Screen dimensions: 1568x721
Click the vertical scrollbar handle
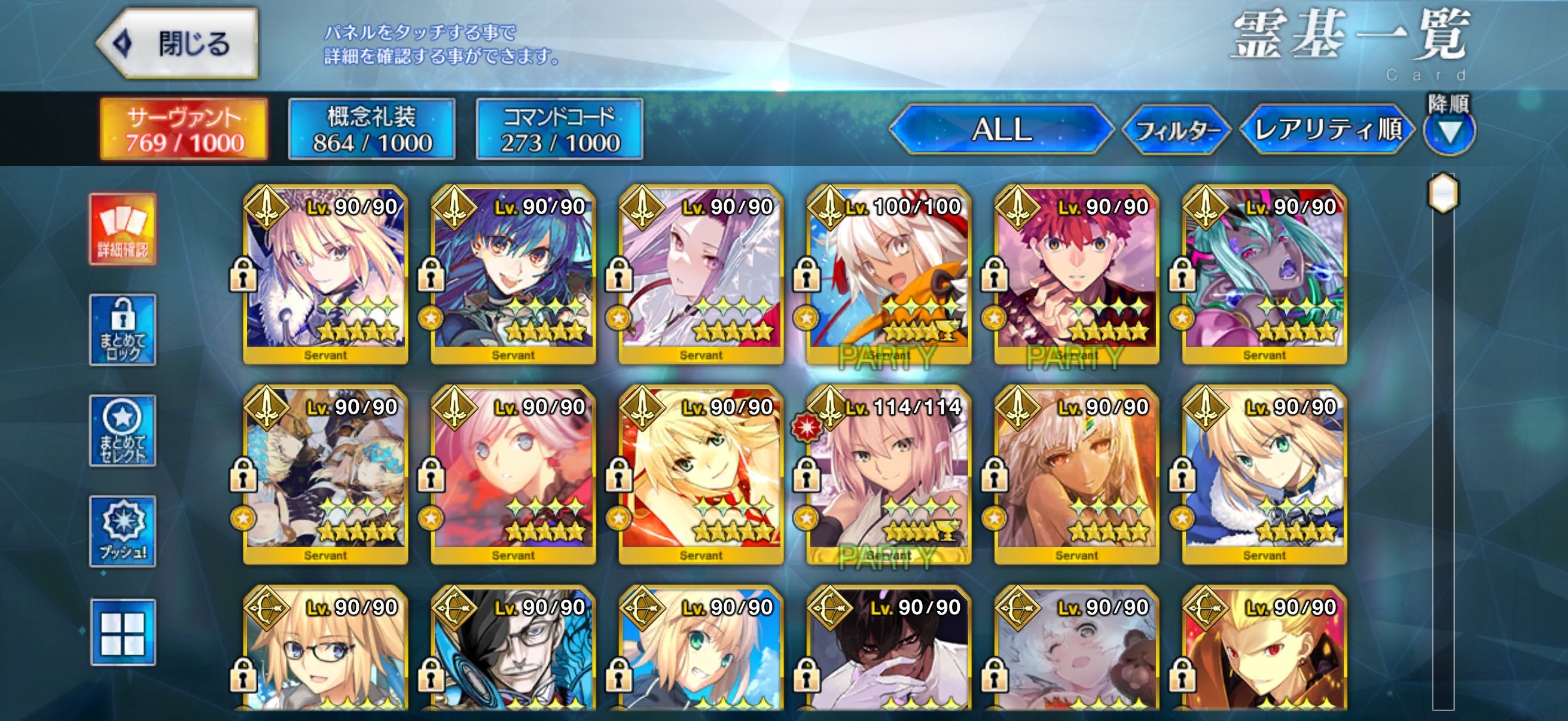[1443, 194]
